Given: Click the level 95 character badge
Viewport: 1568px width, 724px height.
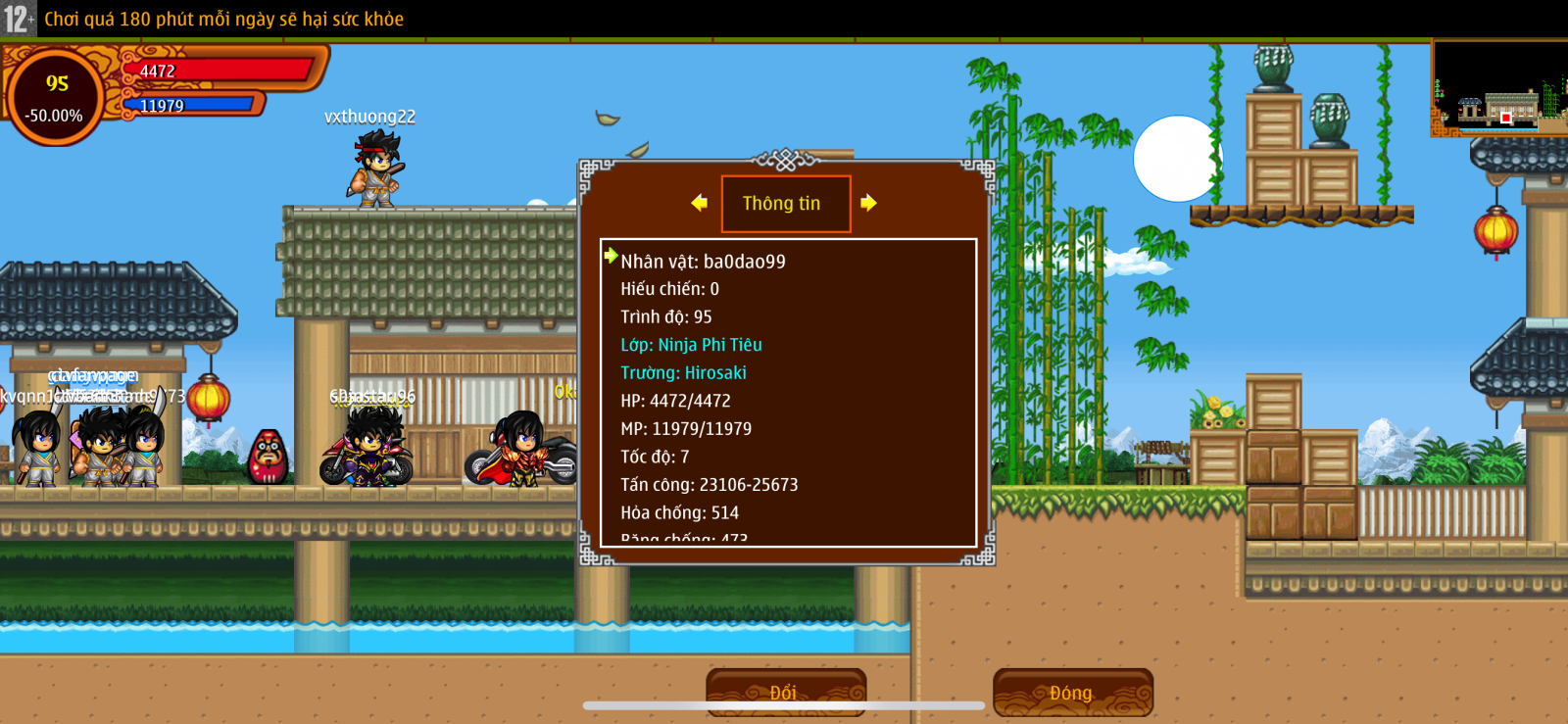Looking at the screenshot, I should click(x=57, y=97).
